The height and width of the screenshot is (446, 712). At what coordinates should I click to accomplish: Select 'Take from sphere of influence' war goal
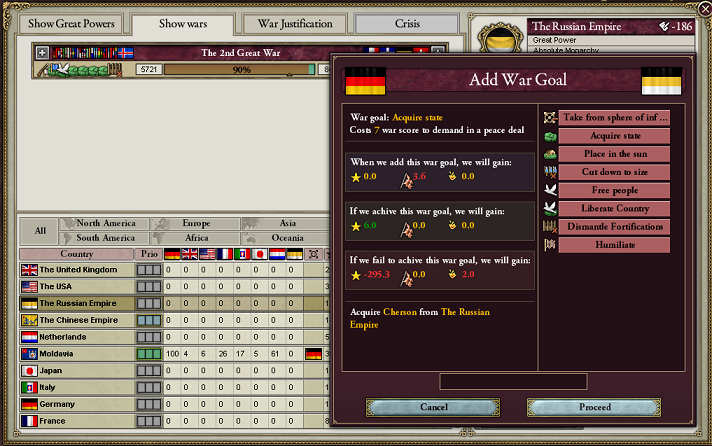point(613,118)
